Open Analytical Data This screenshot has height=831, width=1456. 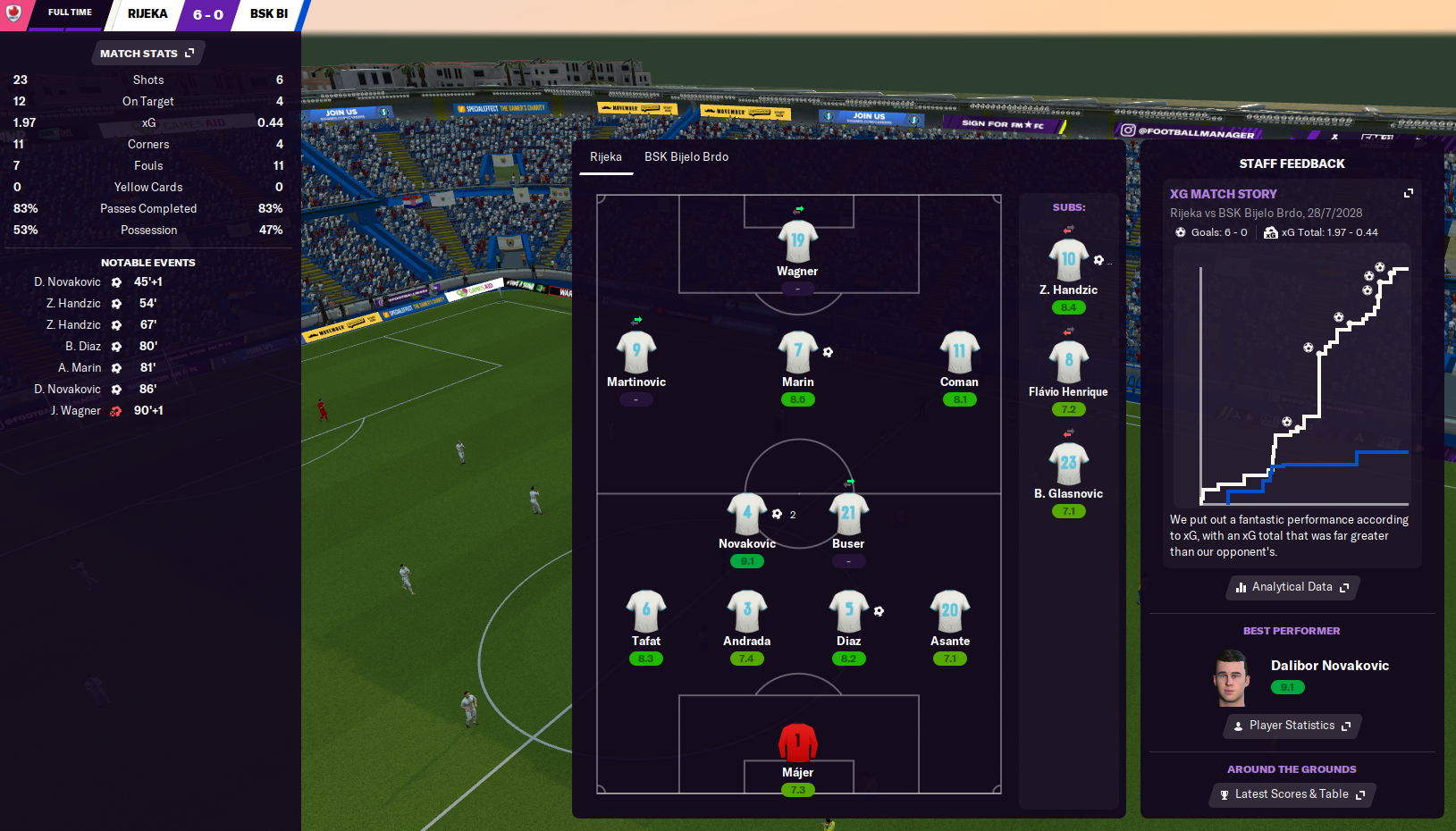[1292, 587]
